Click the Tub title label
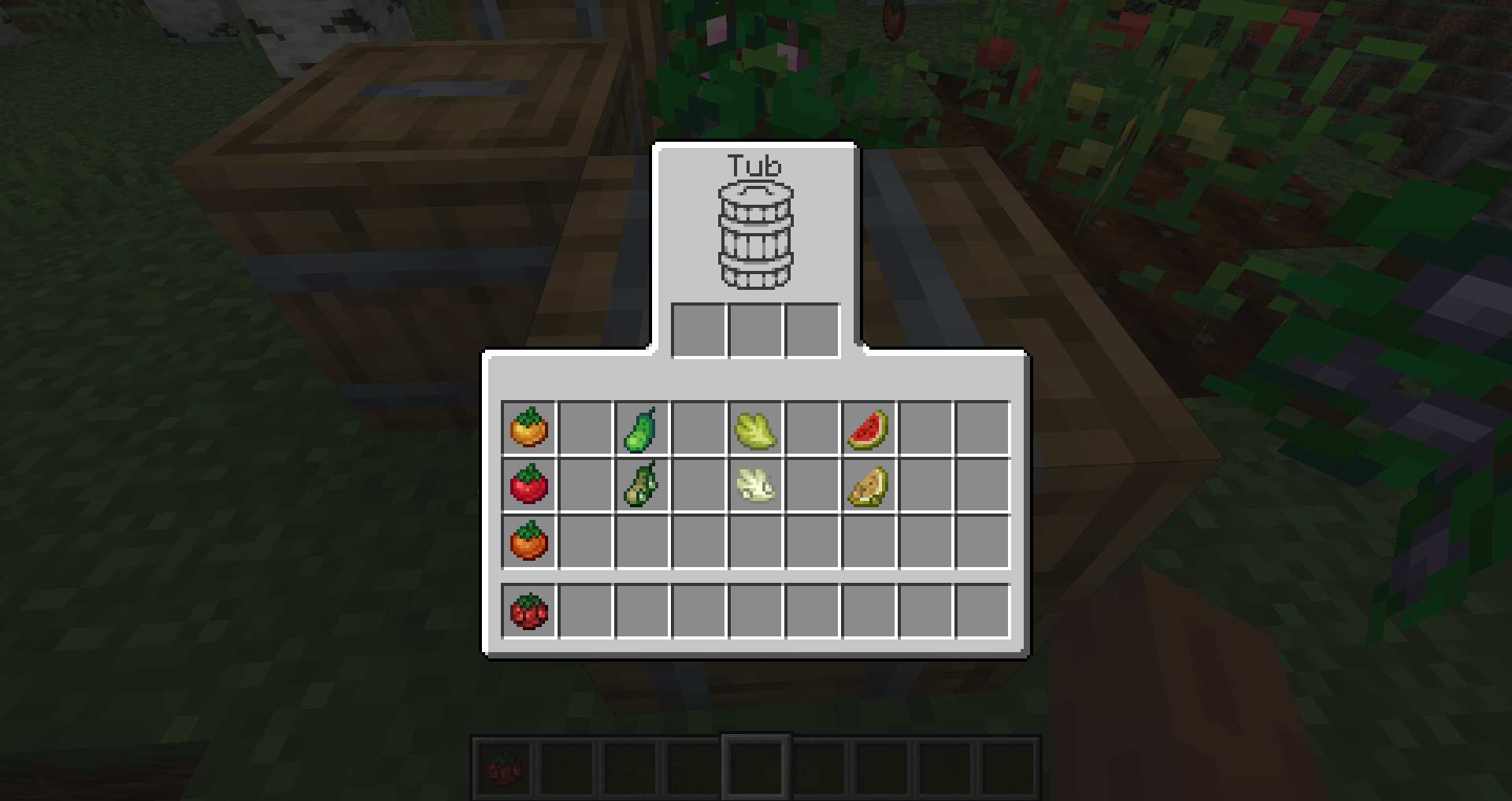The height and width of the screenshot is (801, 1512). pos(754,165)
